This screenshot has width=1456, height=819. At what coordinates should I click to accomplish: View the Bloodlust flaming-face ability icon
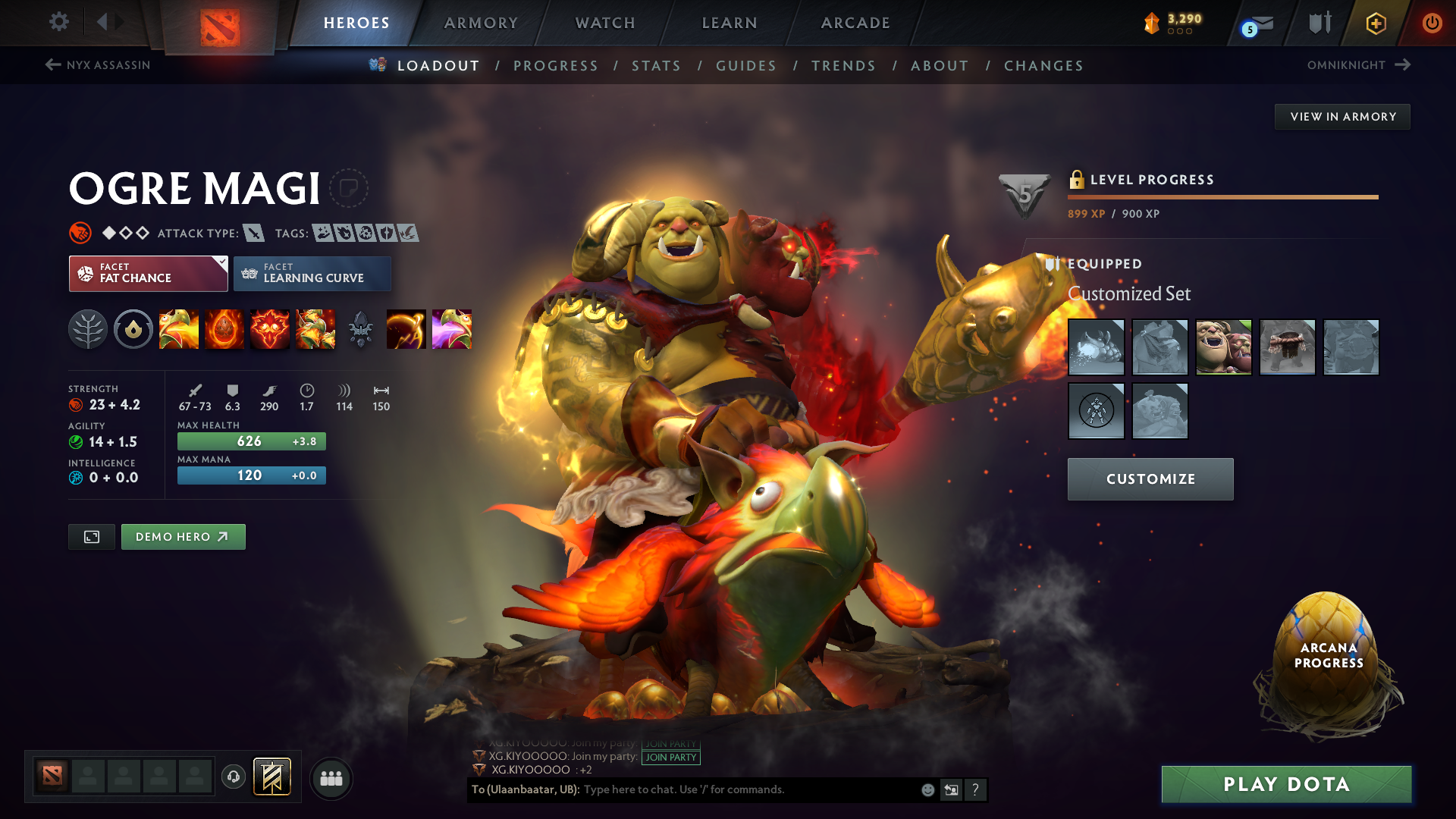click(x=270, y=329)
